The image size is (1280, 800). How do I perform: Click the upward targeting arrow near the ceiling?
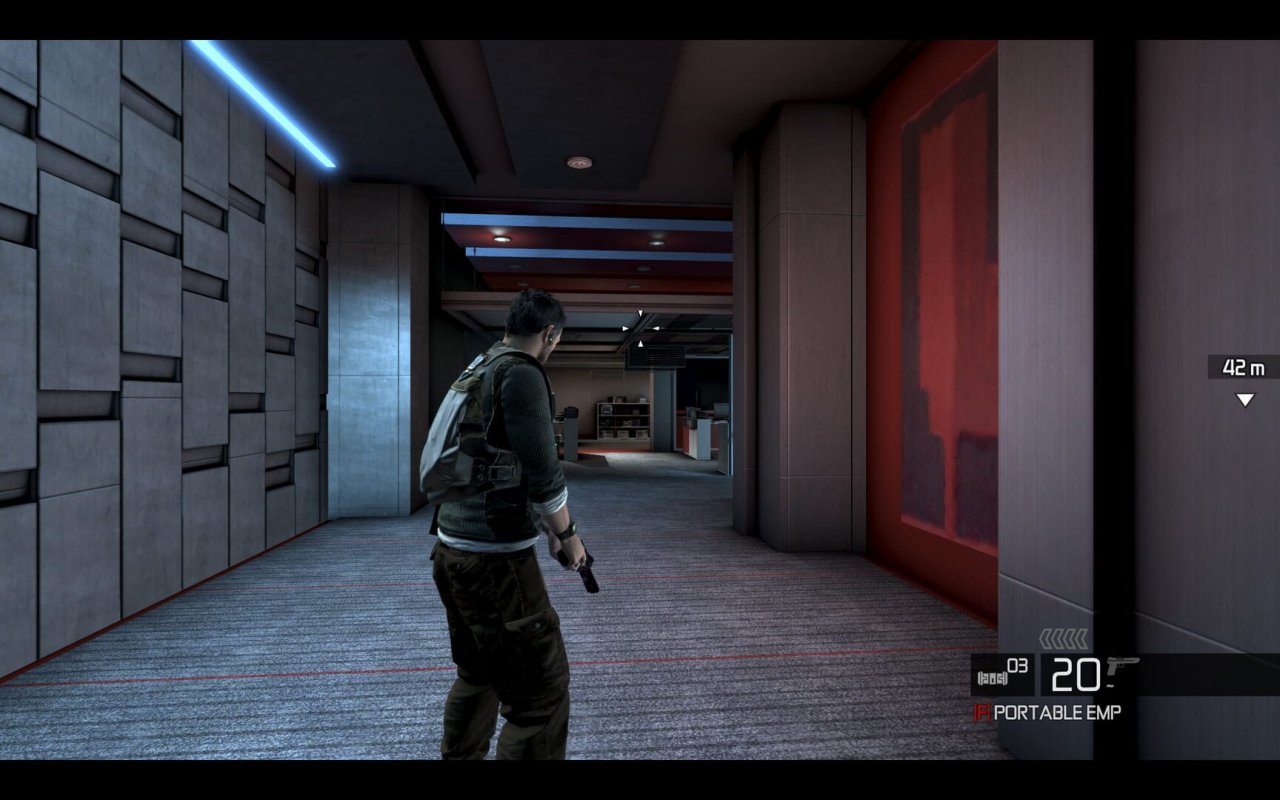pyautogui.click(x=641, y=344)
